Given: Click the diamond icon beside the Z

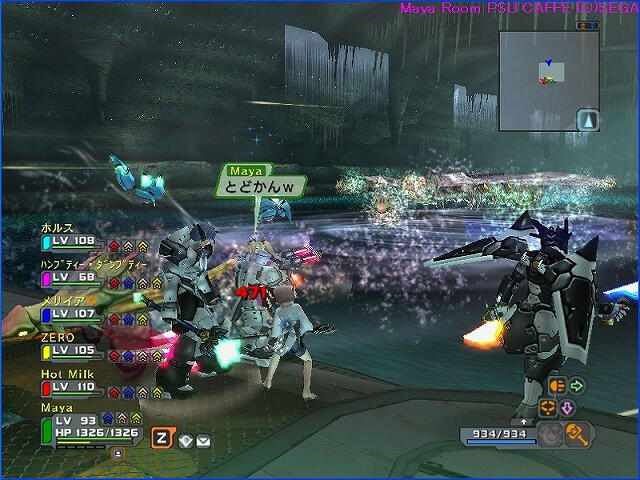Looking at the screenshot, I should (185, 440).
